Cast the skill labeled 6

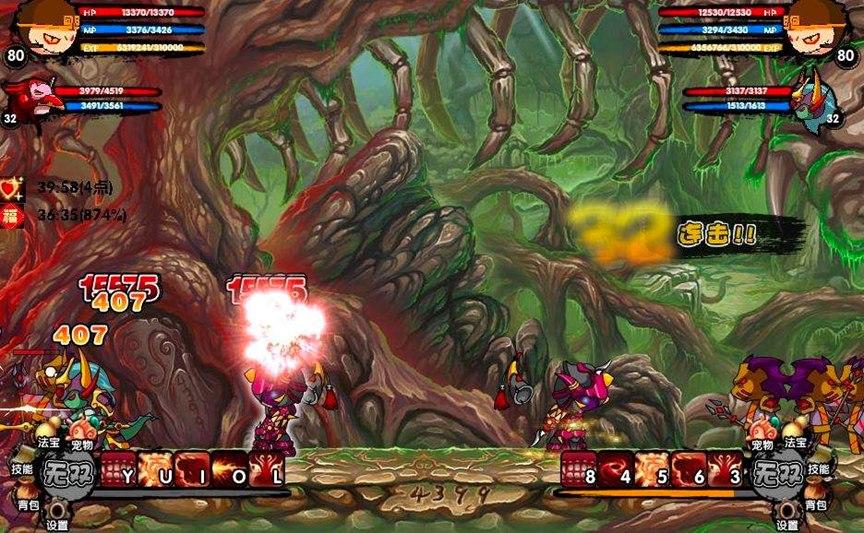click(691, 468)
